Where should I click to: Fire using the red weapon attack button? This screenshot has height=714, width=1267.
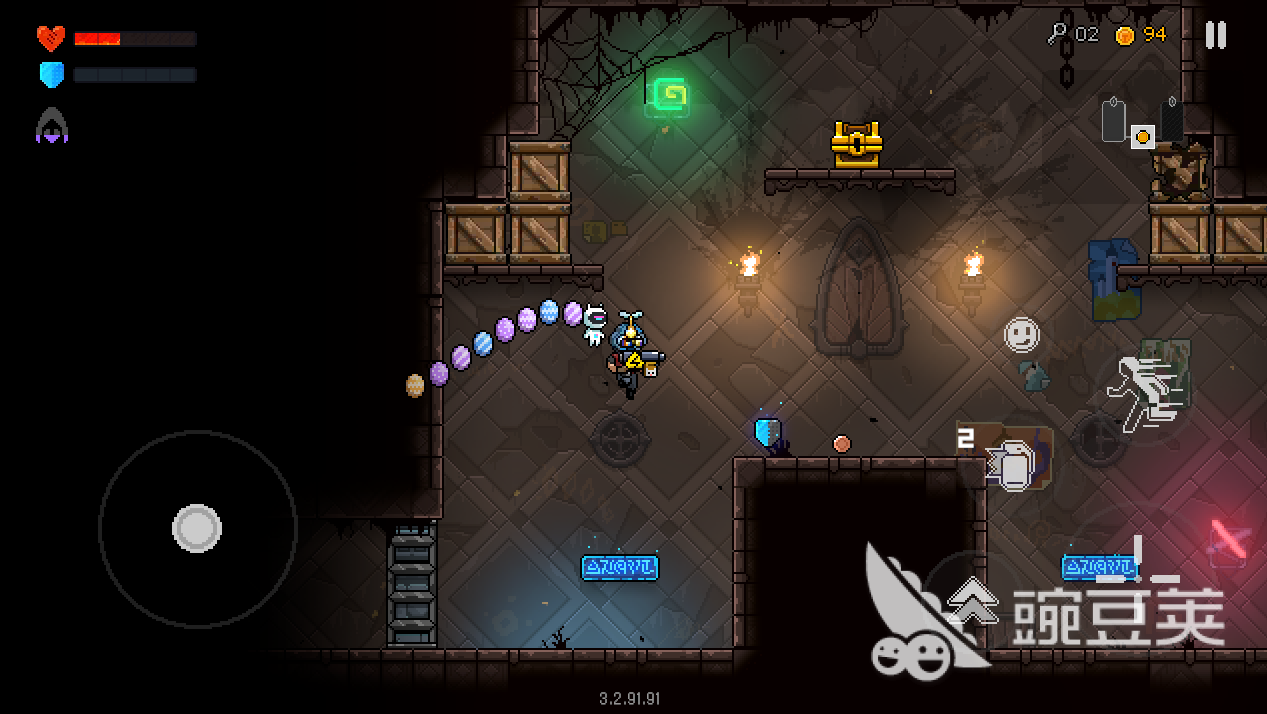pos(1229,540)
